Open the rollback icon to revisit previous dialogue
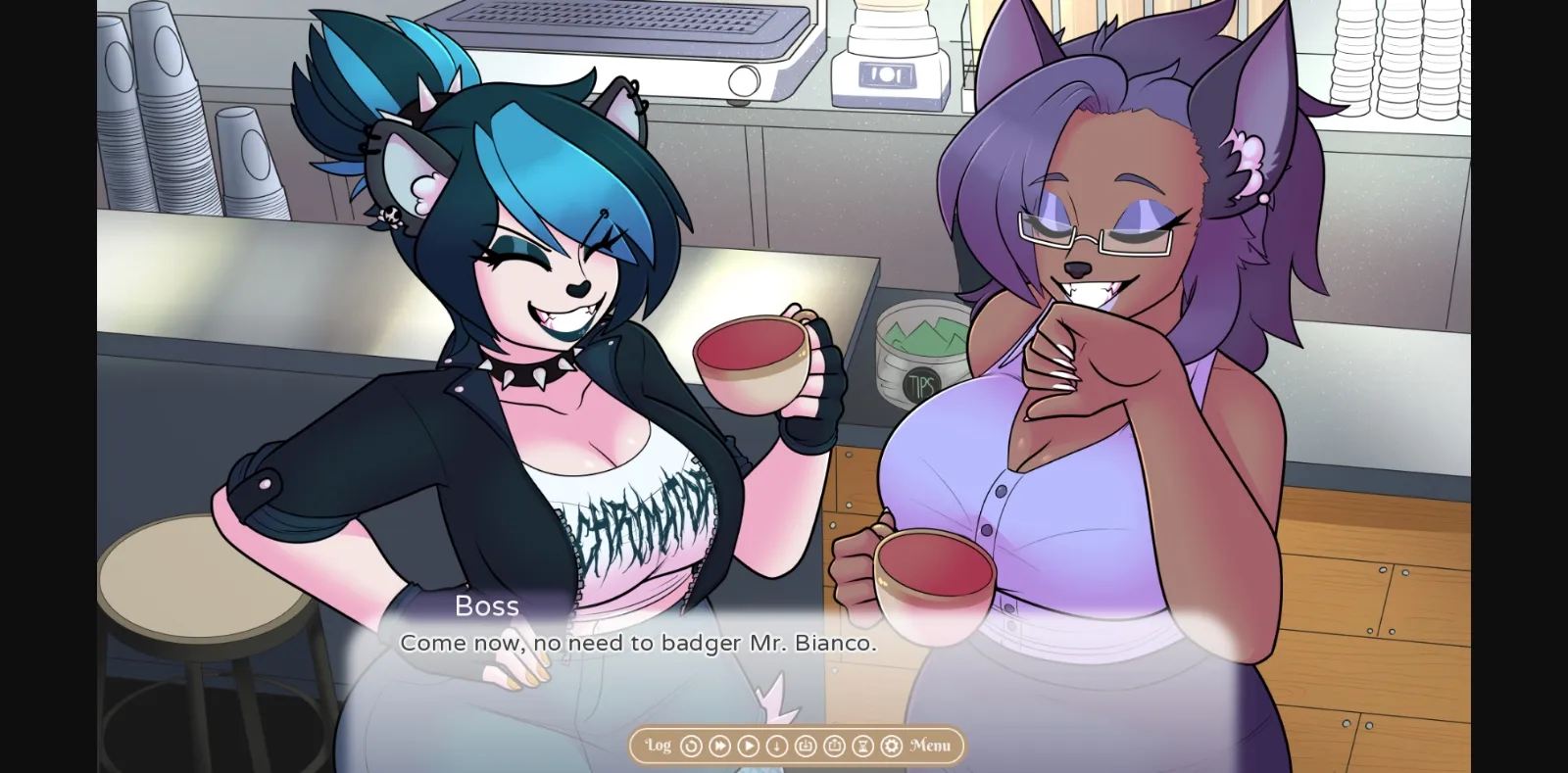This screenshot has height=773, width=1568. point(692,746)
